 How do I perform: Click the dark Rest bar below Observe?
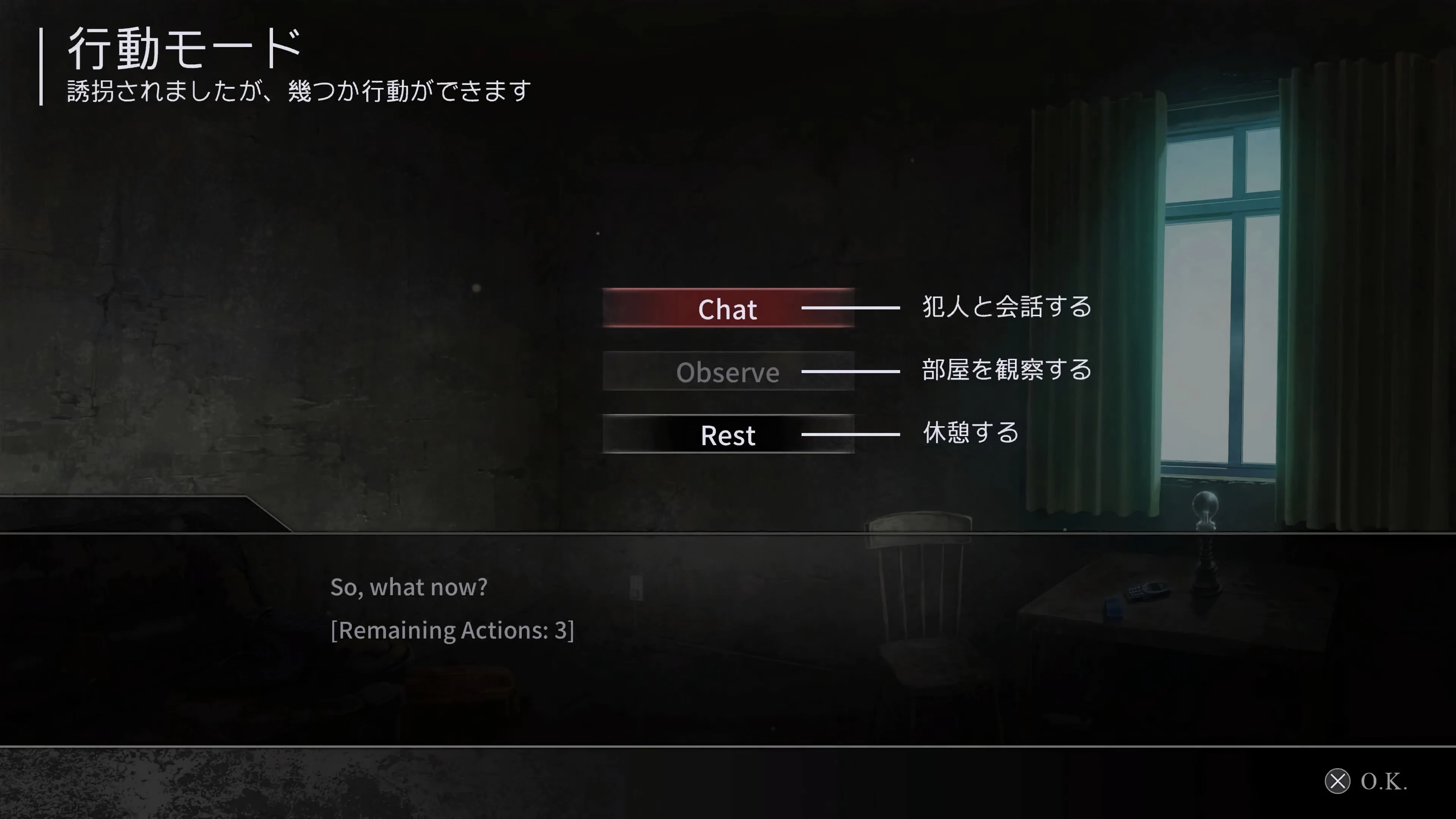[x=728, y=435]
